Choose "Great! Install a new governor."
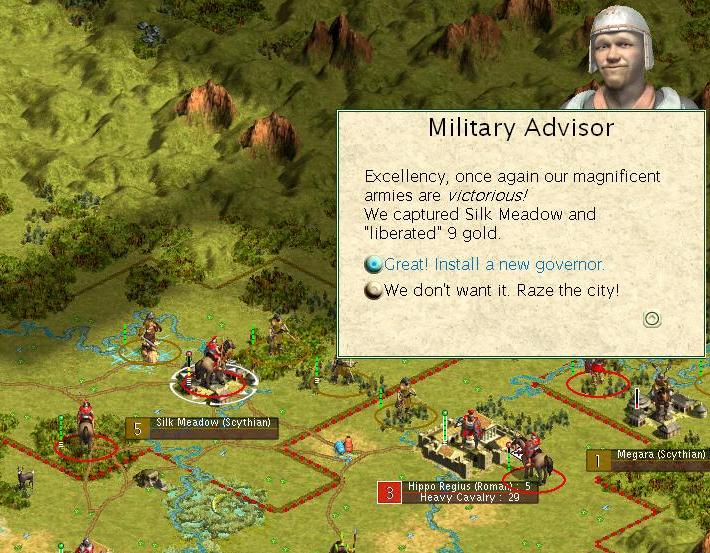 coord(494,265)
